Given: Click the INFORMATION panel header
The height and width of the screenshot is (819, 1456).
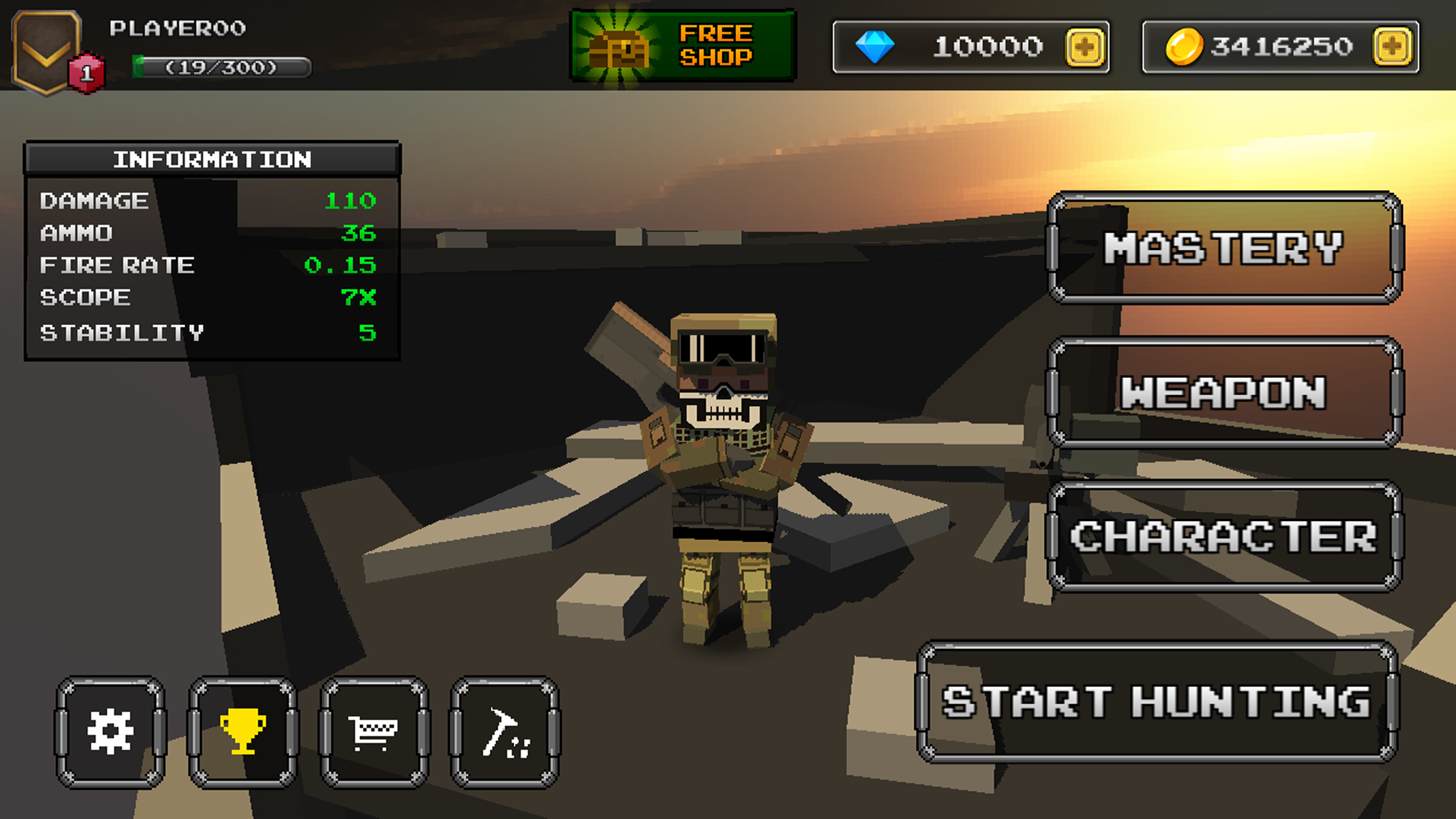Looking at the screenshot, I should click(x=211, y=158).
